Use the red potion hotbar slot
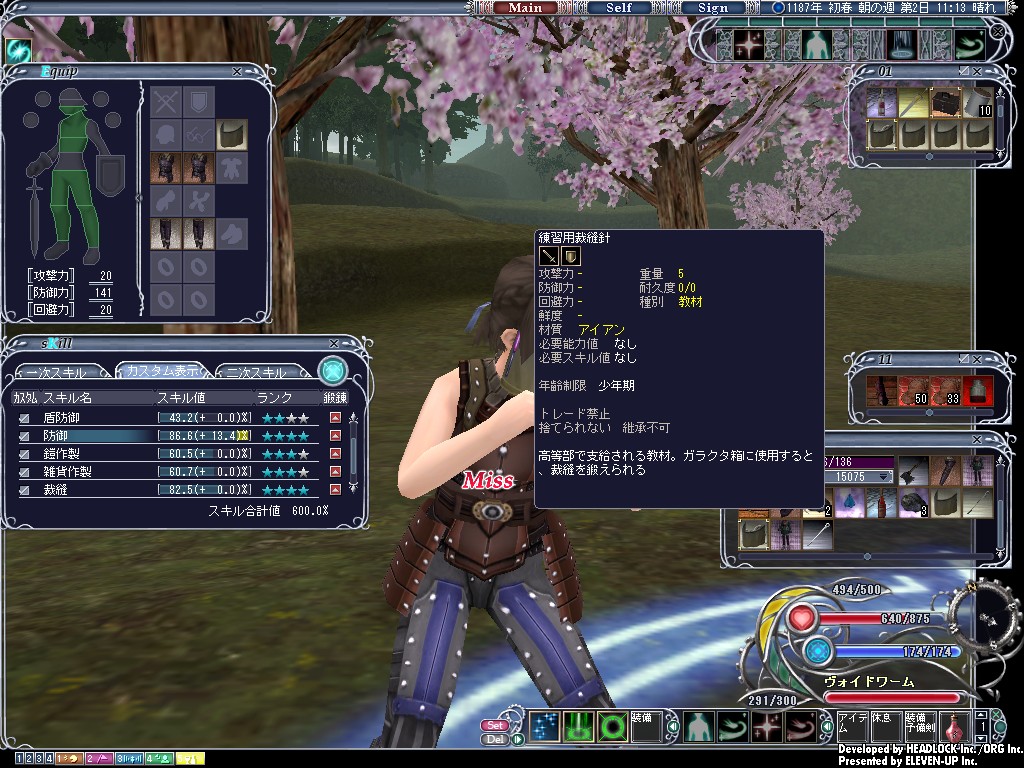Viewport: 1024px width, 768px height. point(953,727)
